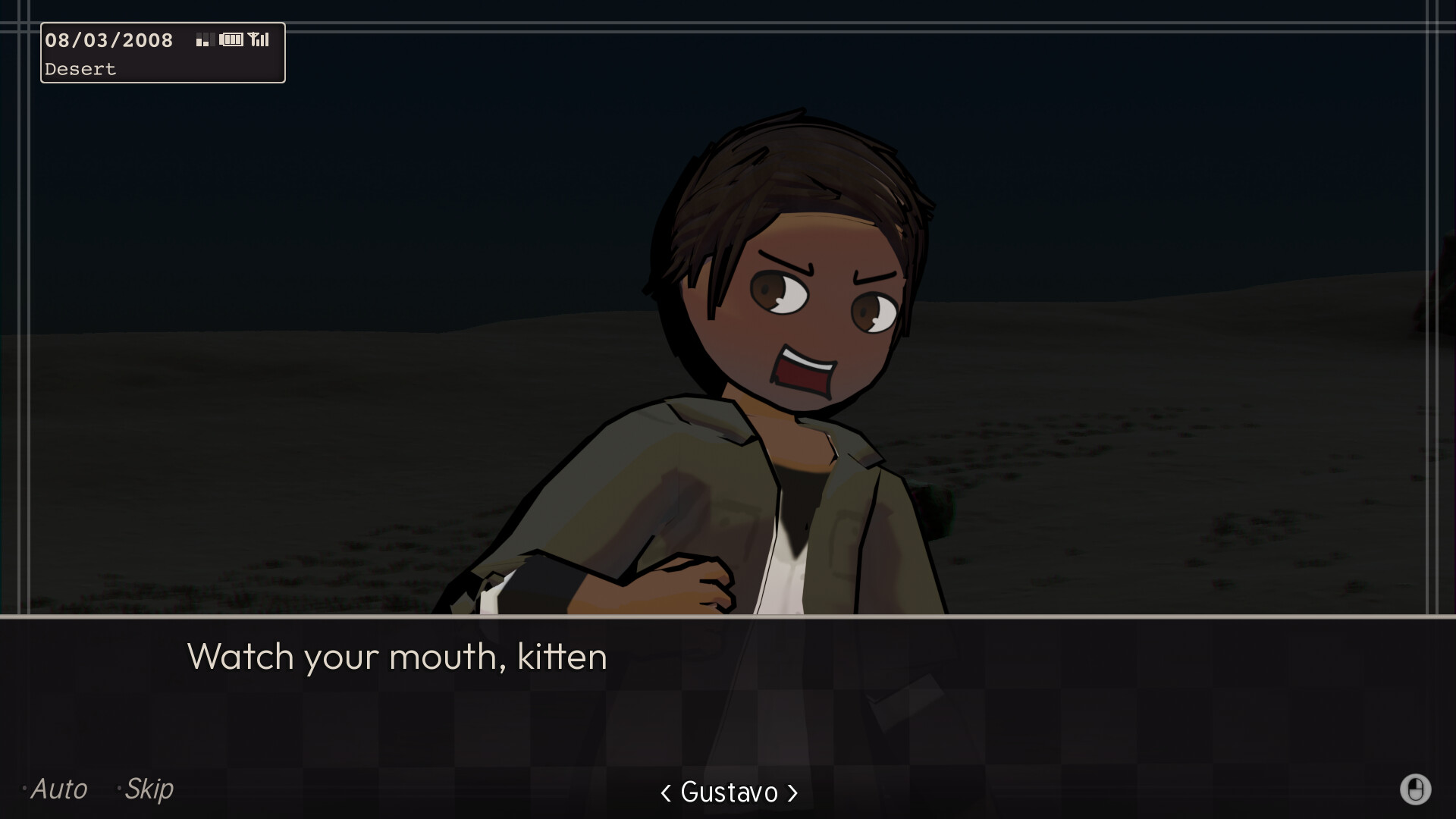Enable Skip mode to fast-forward dialogue

point(148,789)
